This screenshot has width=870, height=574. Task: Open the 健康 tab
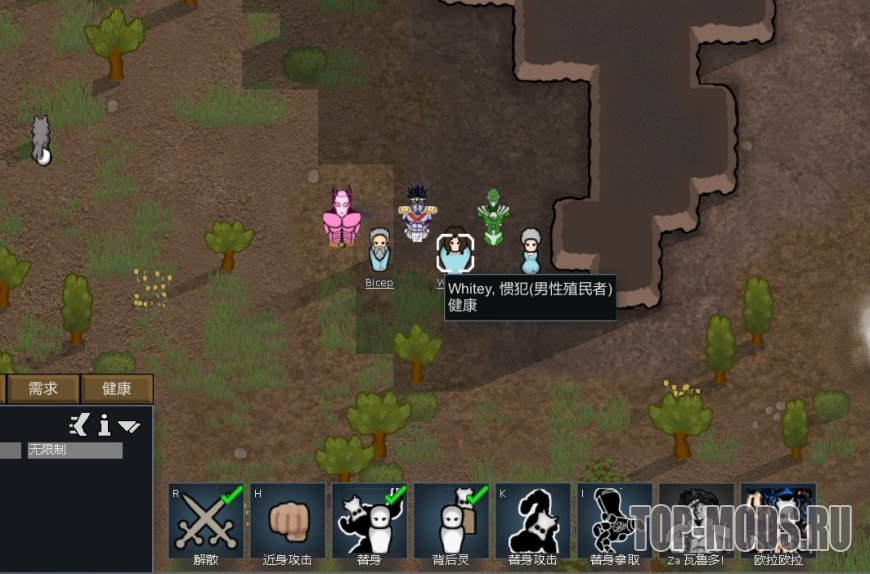click(x=117, y=389)
